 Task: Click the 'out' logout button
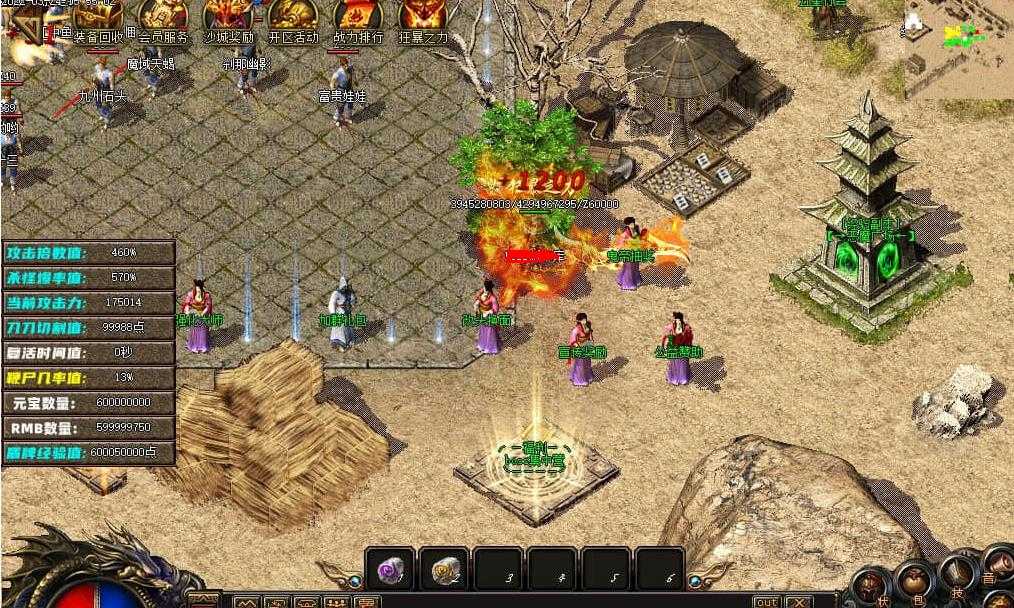point(766,601)
